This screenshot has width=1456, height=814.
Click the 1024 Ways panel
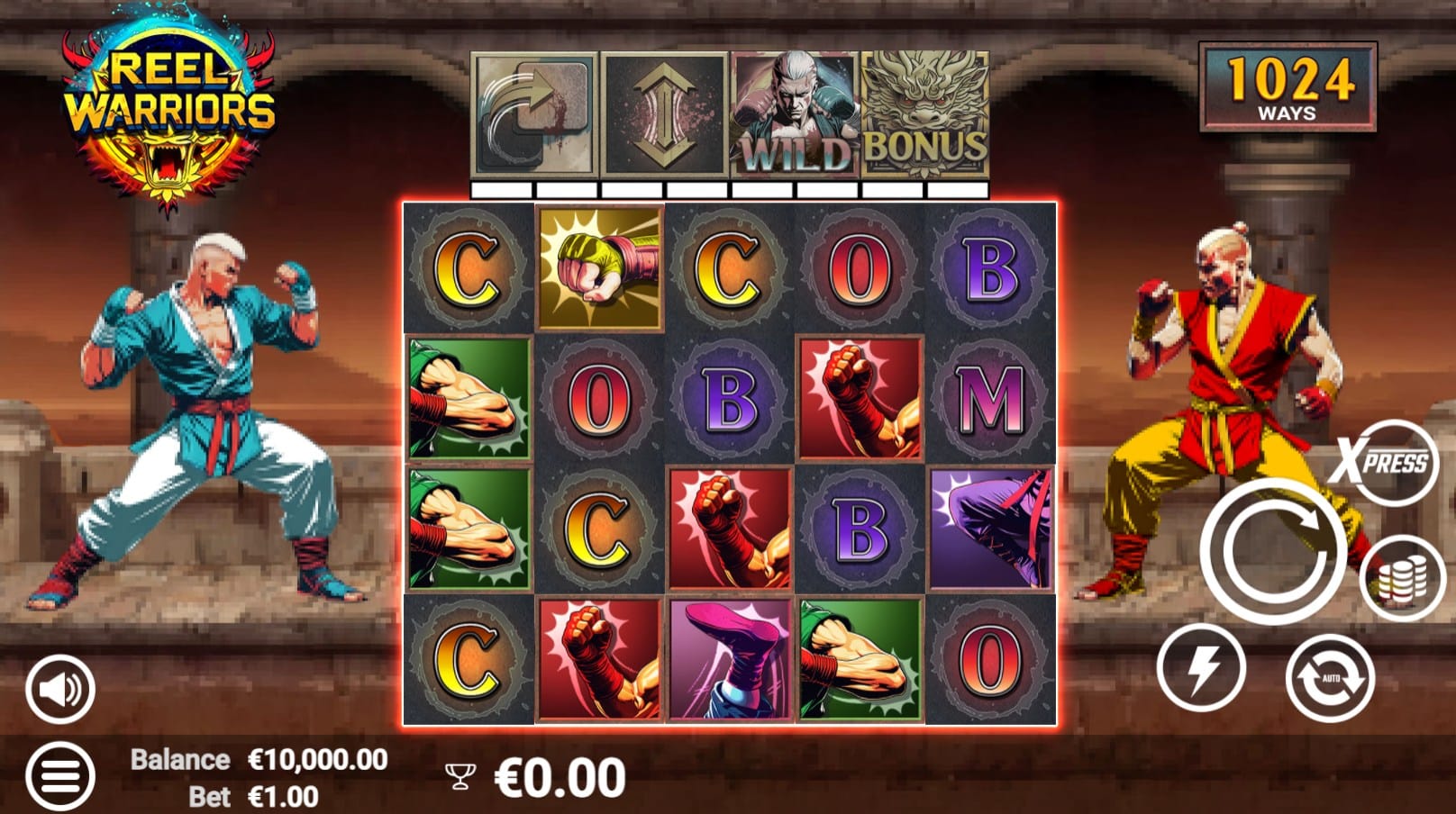1288,87
